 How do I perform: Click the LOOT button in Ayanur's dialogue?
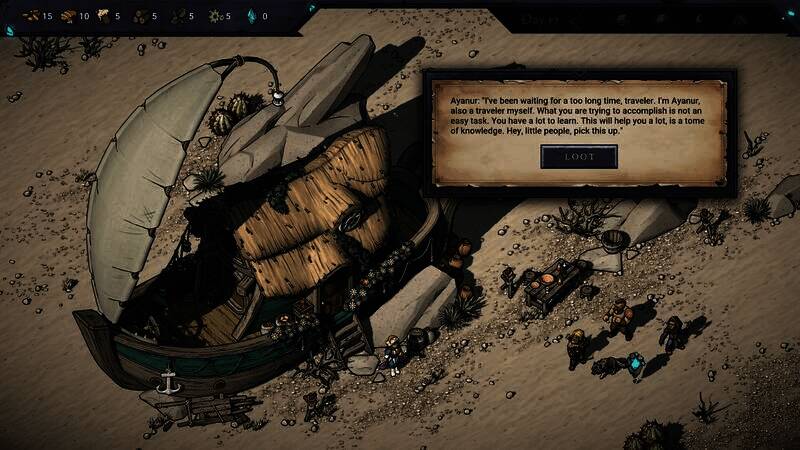(579, 157)
